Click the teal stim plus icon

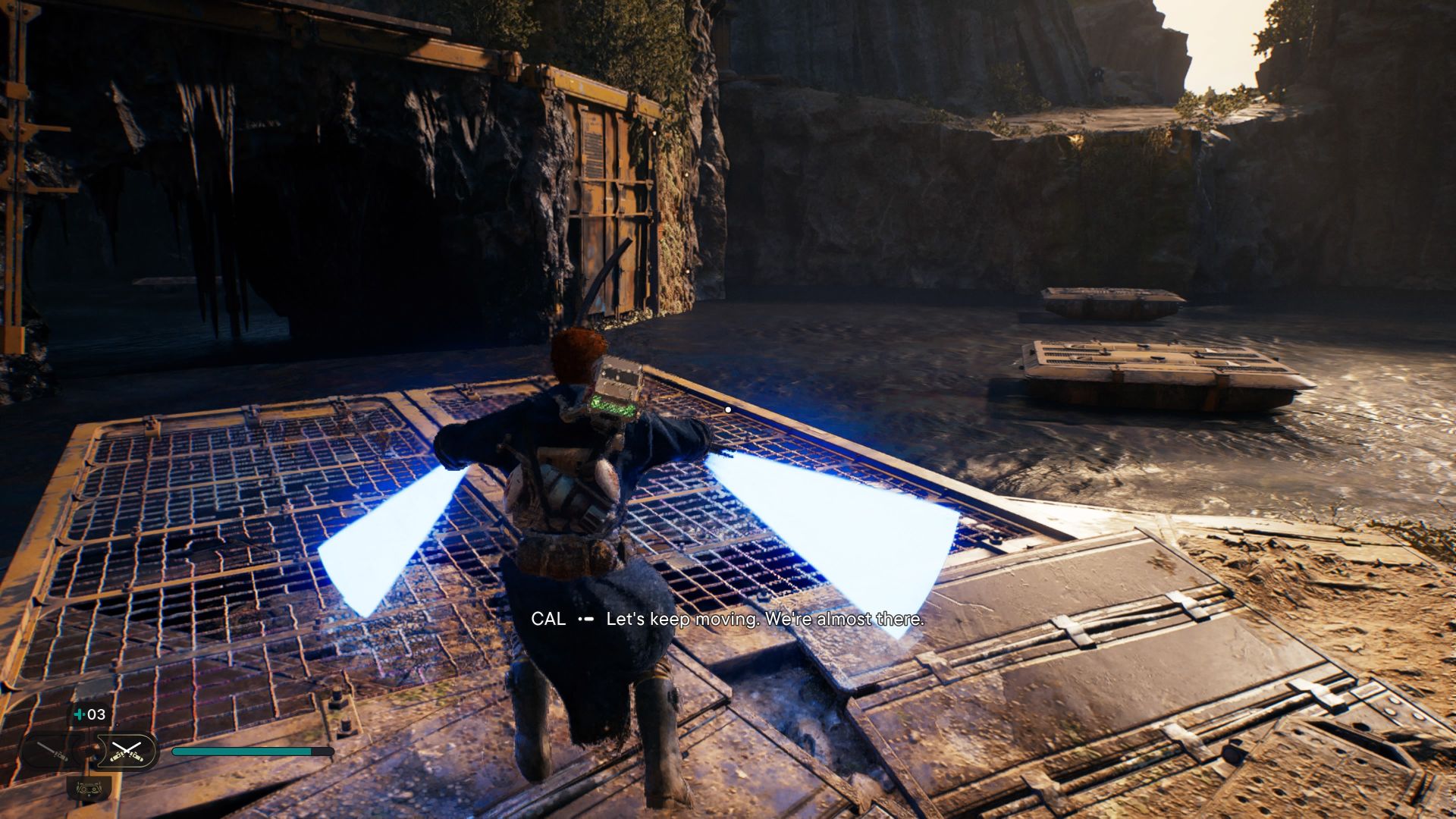tap(78, 714)
